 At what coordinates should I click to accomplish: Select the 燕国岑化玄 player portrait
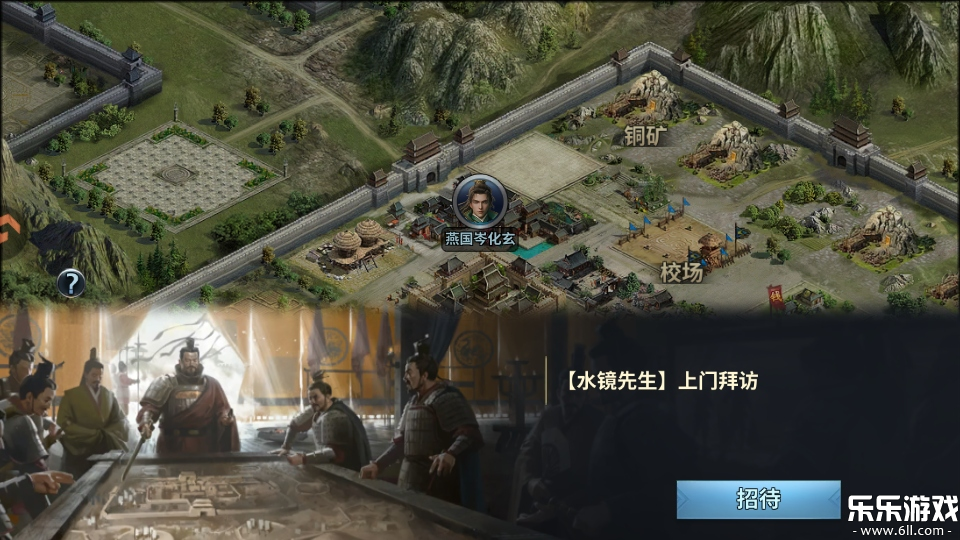coord(479,202)
